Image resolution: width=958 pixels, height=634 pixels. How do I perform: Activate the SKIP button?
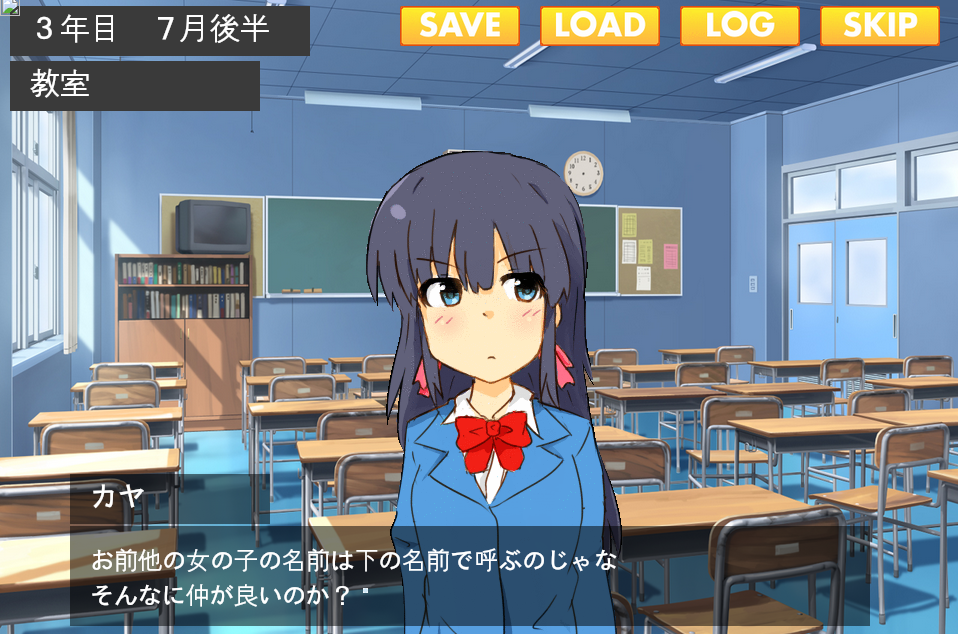pos(880,26)
